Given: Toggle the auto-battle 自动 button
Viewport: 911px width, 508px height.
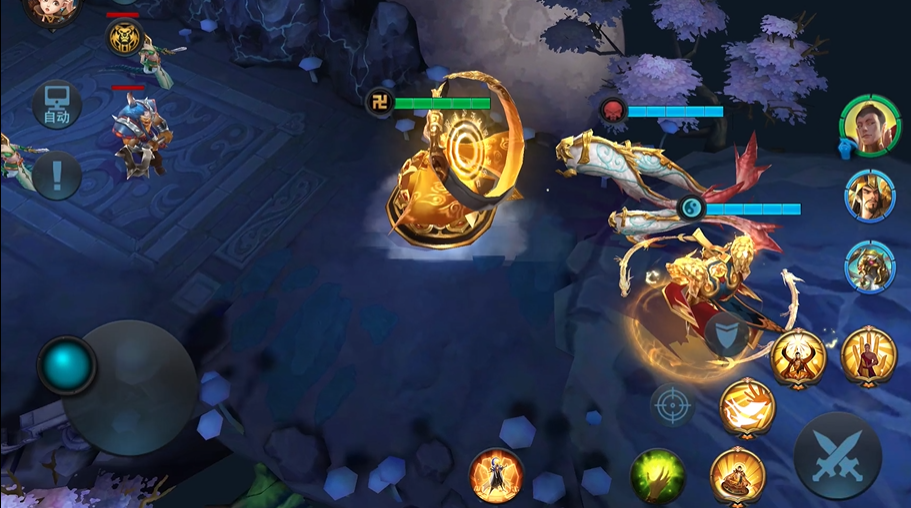Looking at the screenshot, I should coord(57,105).
